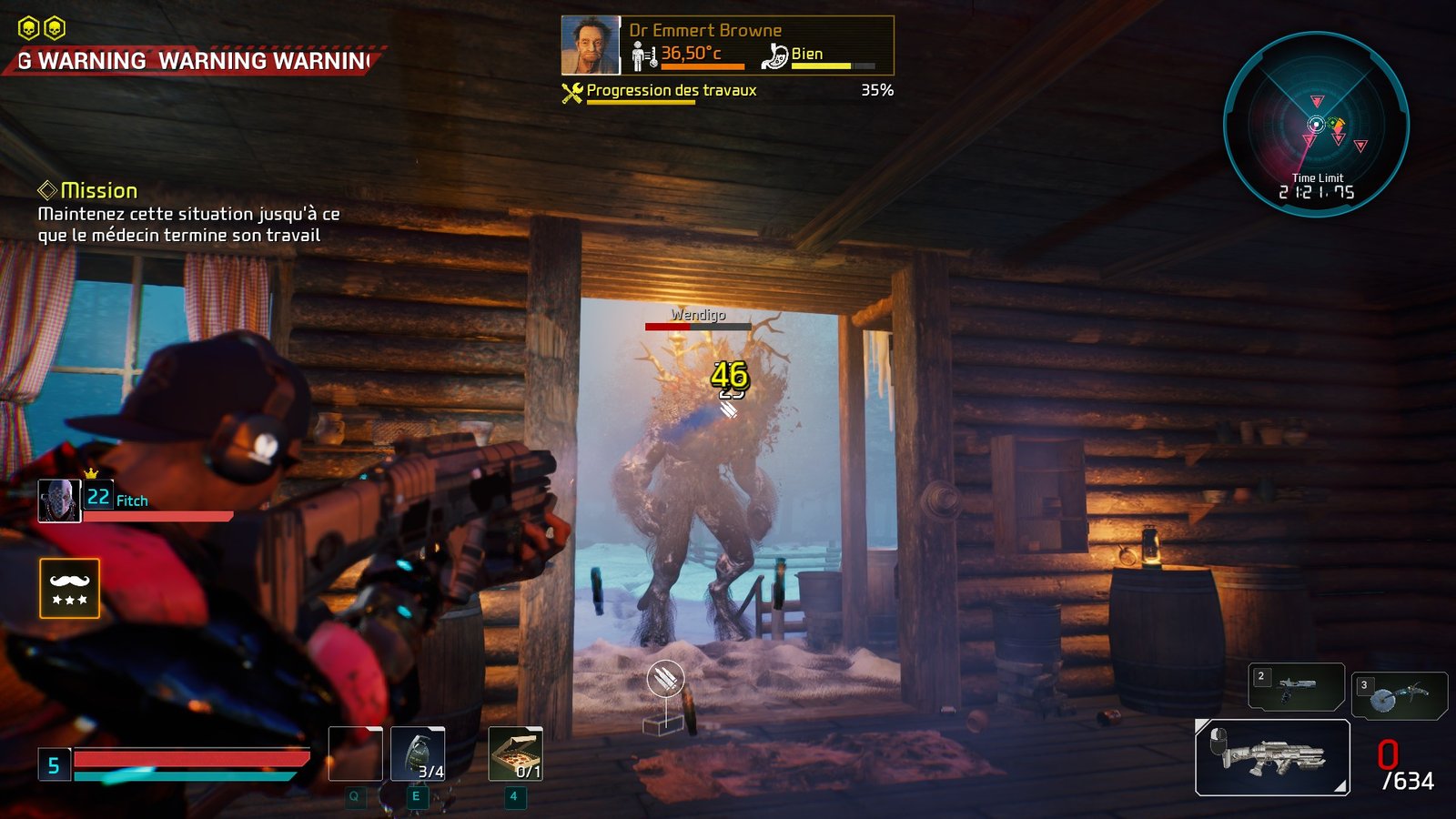1456x819 pixels.
Task: Click the stomach status icon next to Bien
Action: click(x=774, y=56)
